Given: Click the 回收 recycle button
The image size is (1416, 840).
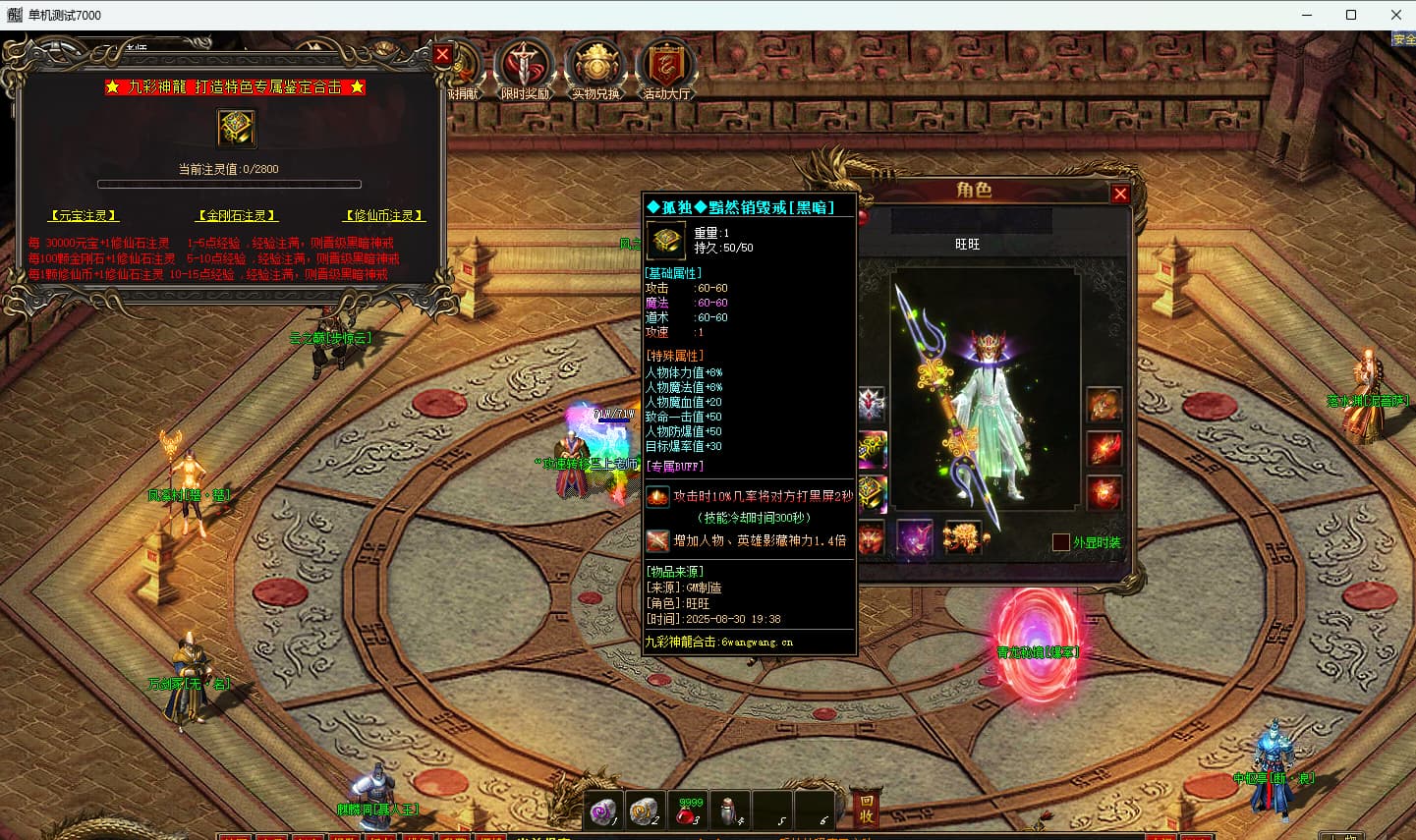Looking at the screenshot, I should pyautogui.click(x=866, y=809).
